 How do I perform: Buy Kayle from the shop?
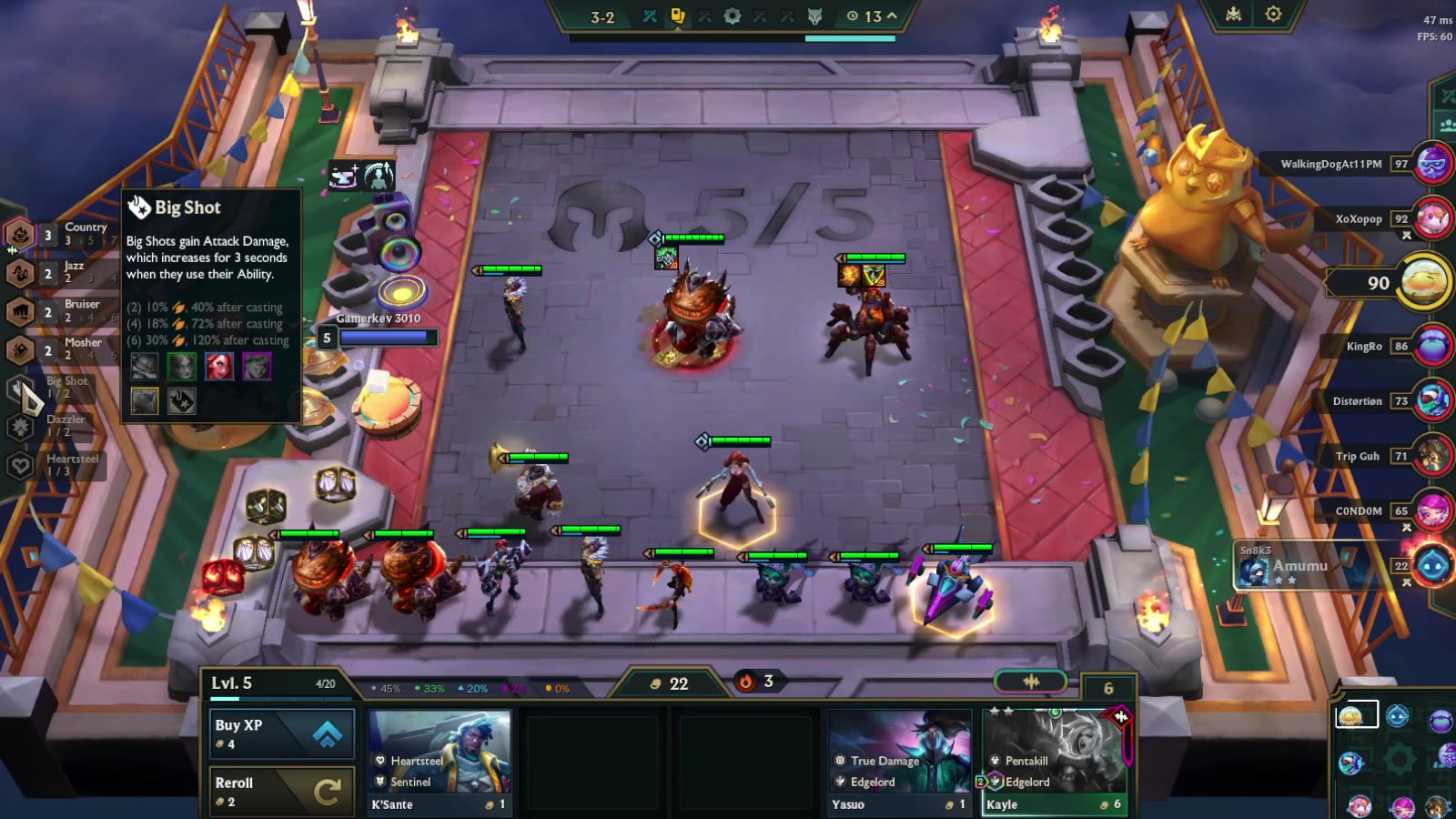[1056, 760]
